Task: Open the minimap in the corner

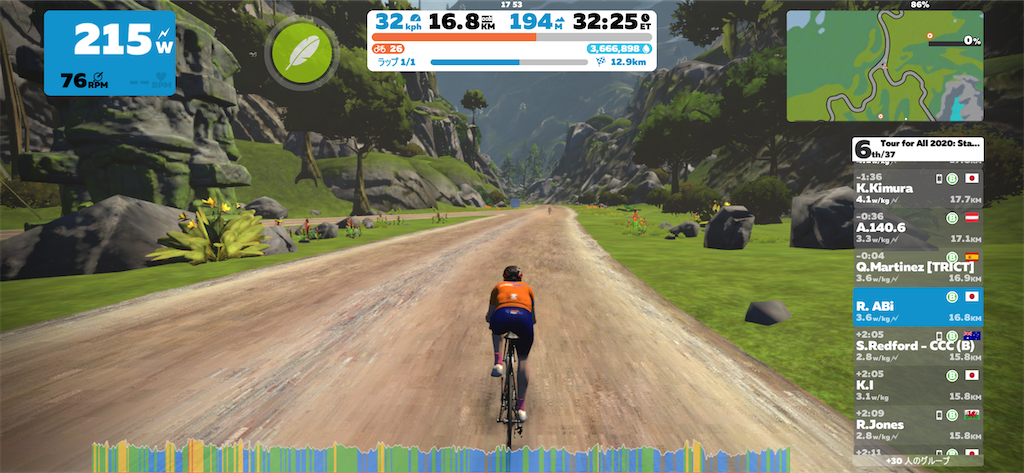Action: coord(884,66)
